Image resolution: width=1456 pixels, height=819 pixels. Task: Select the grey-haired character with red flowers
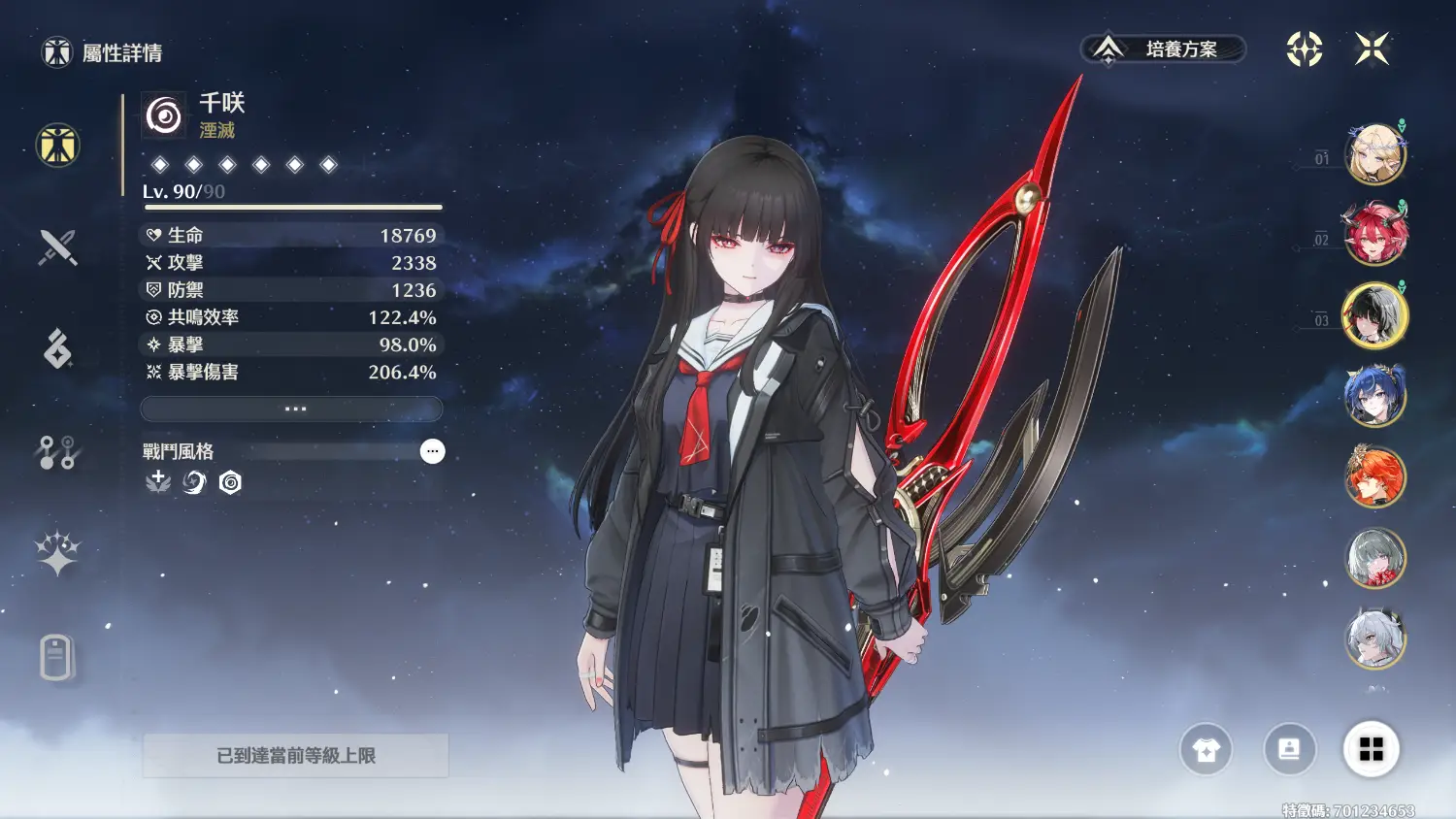(1374, 558)
